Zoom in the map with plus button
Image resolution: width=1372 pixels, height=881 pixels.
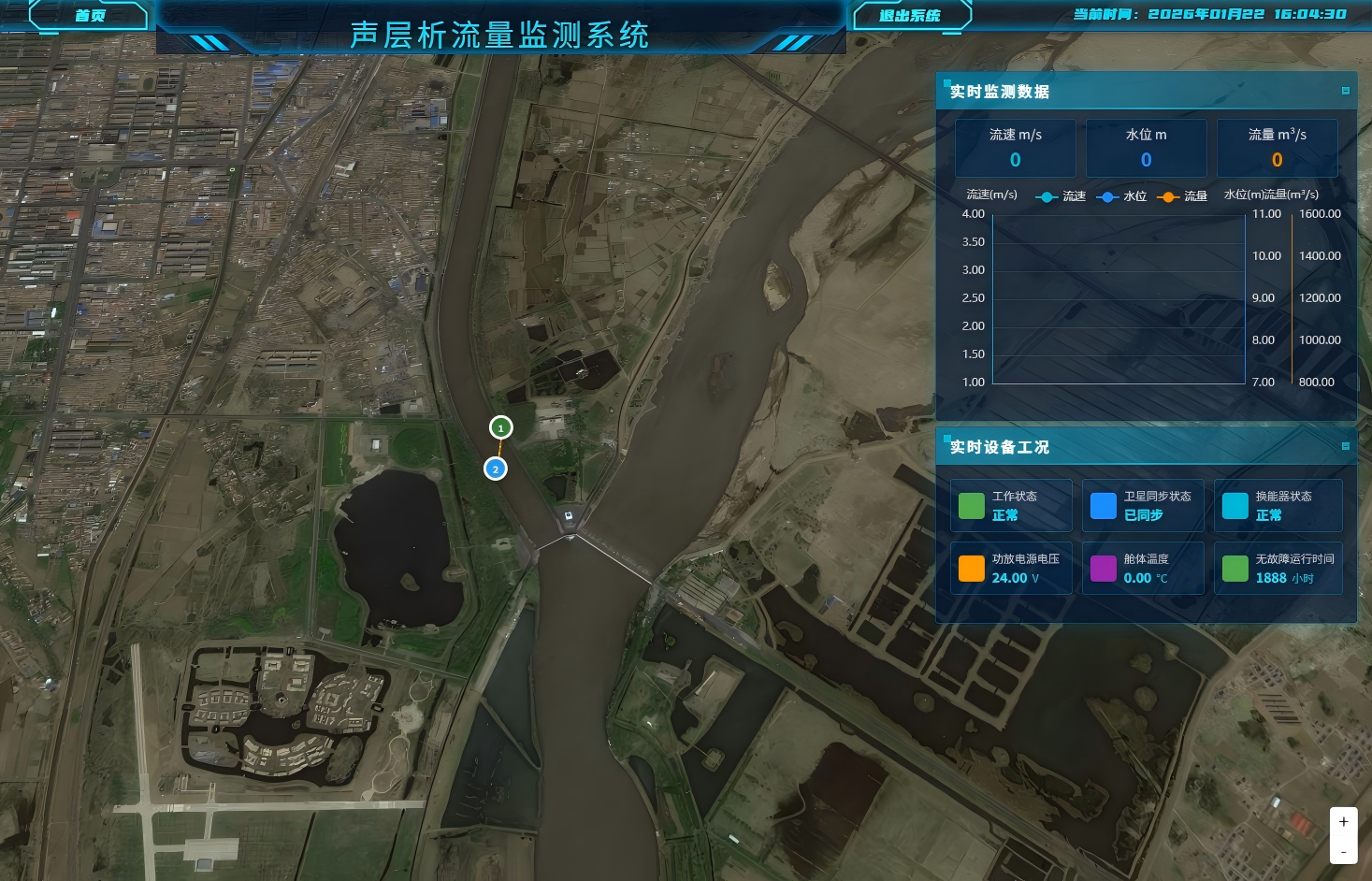point(1343,822)
